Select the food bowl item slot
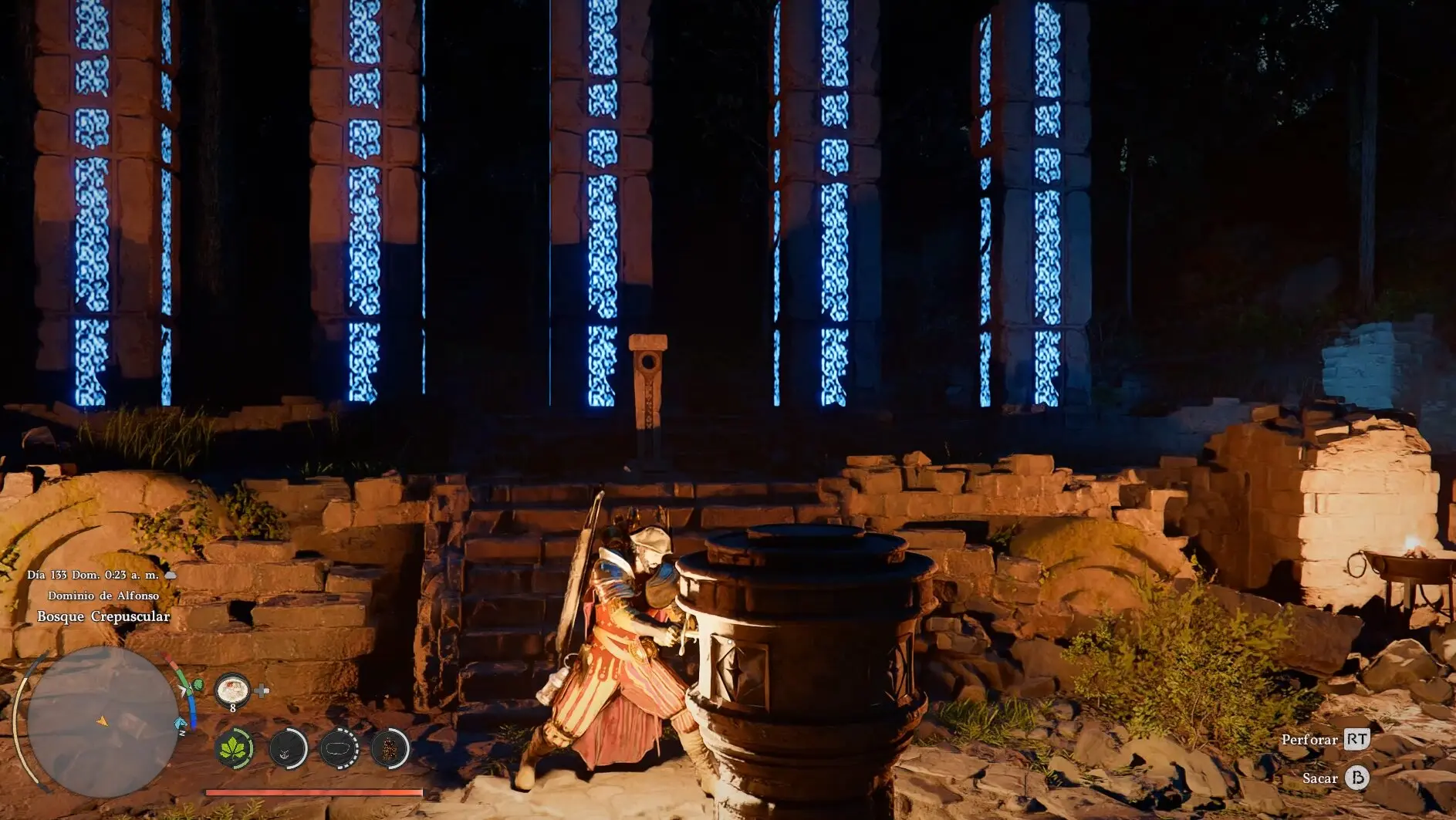Viewport: 1456px width, 820px height. (232, 689)
